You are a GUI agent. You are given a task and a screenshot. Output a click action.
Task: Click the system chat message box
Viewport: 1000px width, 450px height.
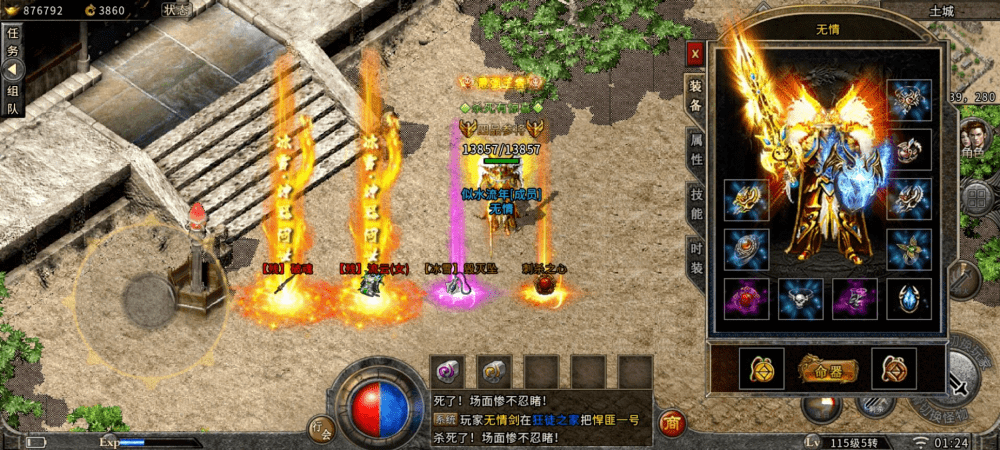[x=542, y=416]
